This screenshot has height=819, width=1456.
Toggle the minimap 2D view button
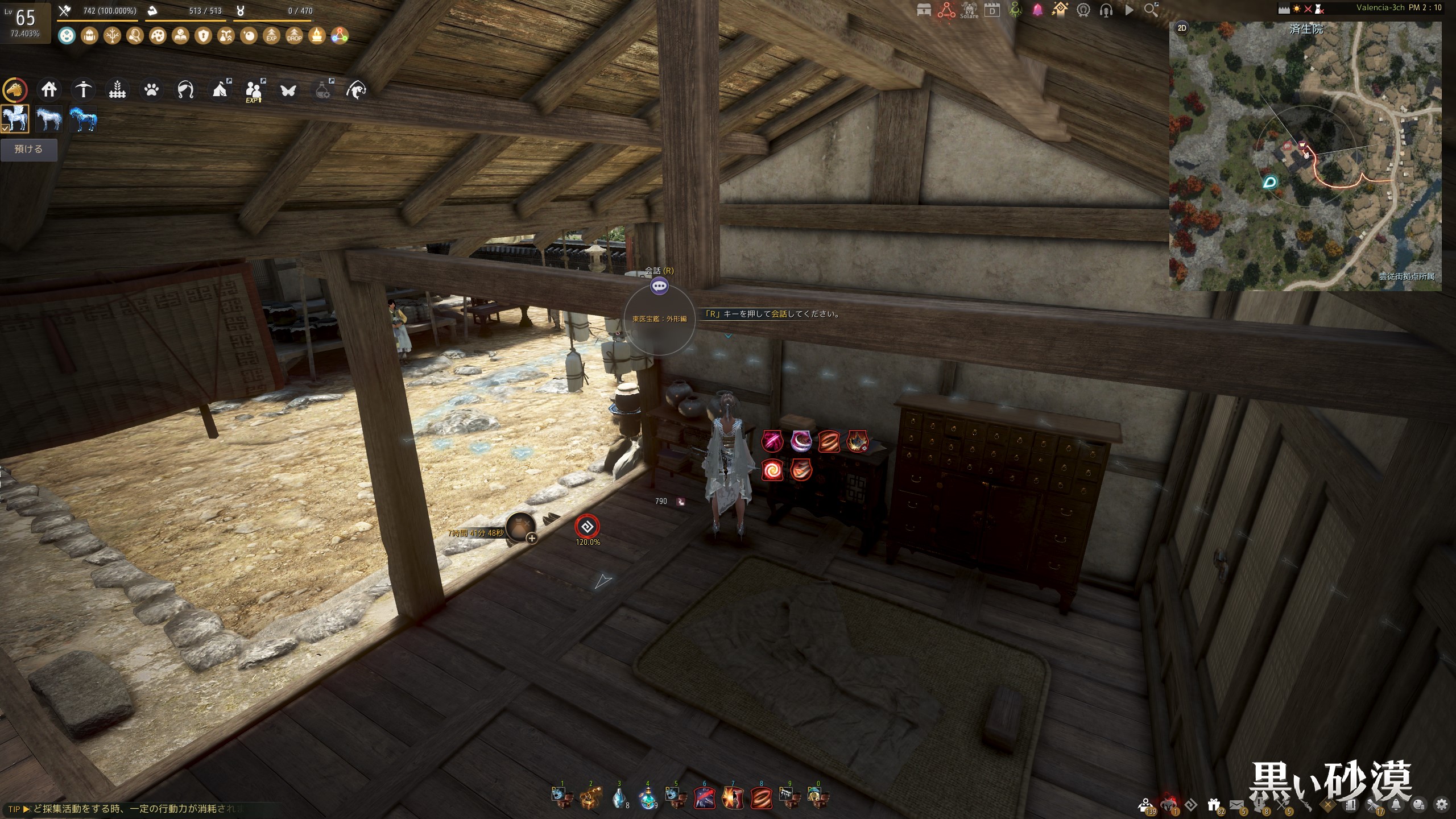[1182, 28]
